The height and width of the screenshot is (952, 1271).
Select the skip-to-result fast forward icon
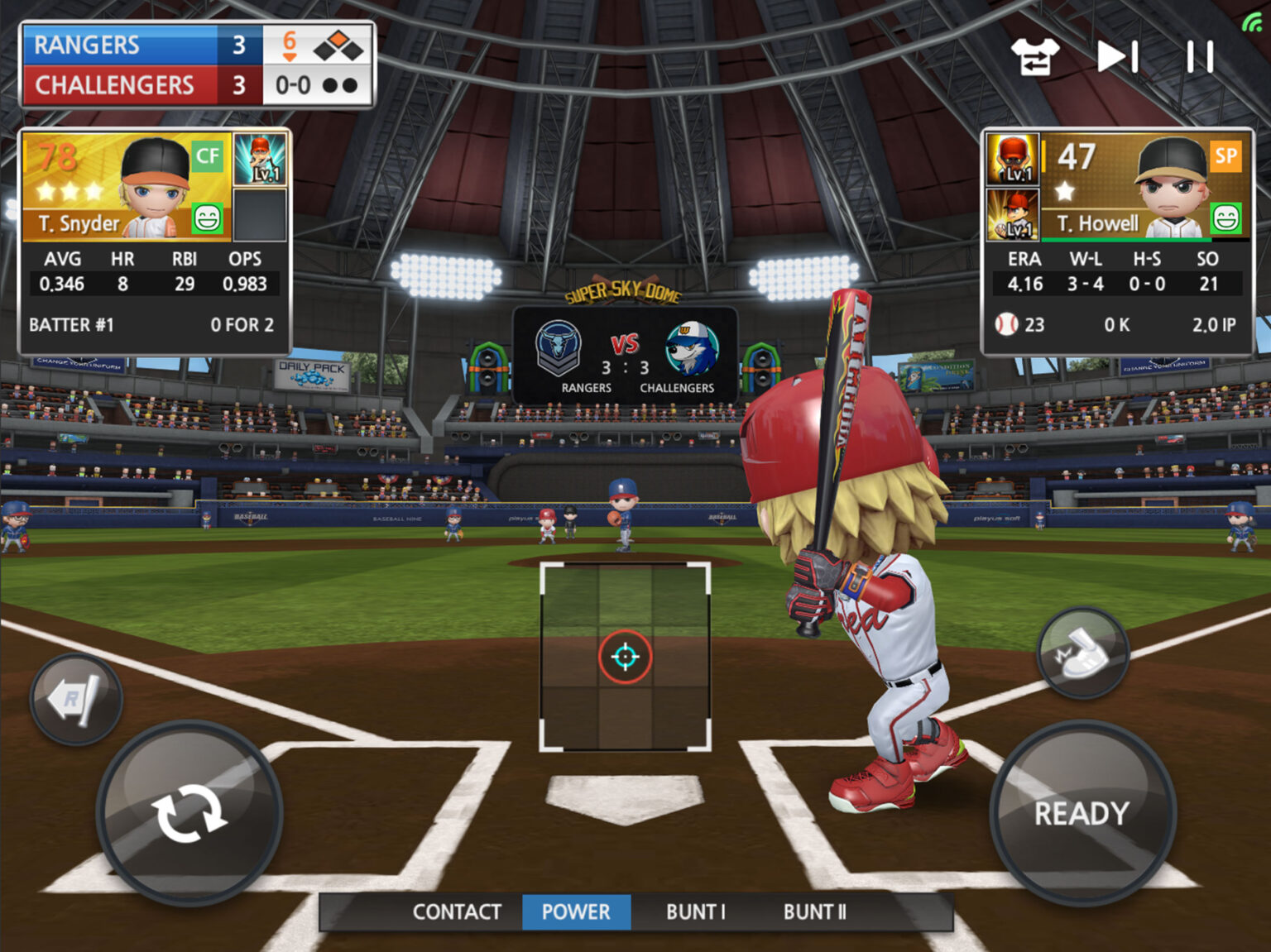pos(1115,56)
